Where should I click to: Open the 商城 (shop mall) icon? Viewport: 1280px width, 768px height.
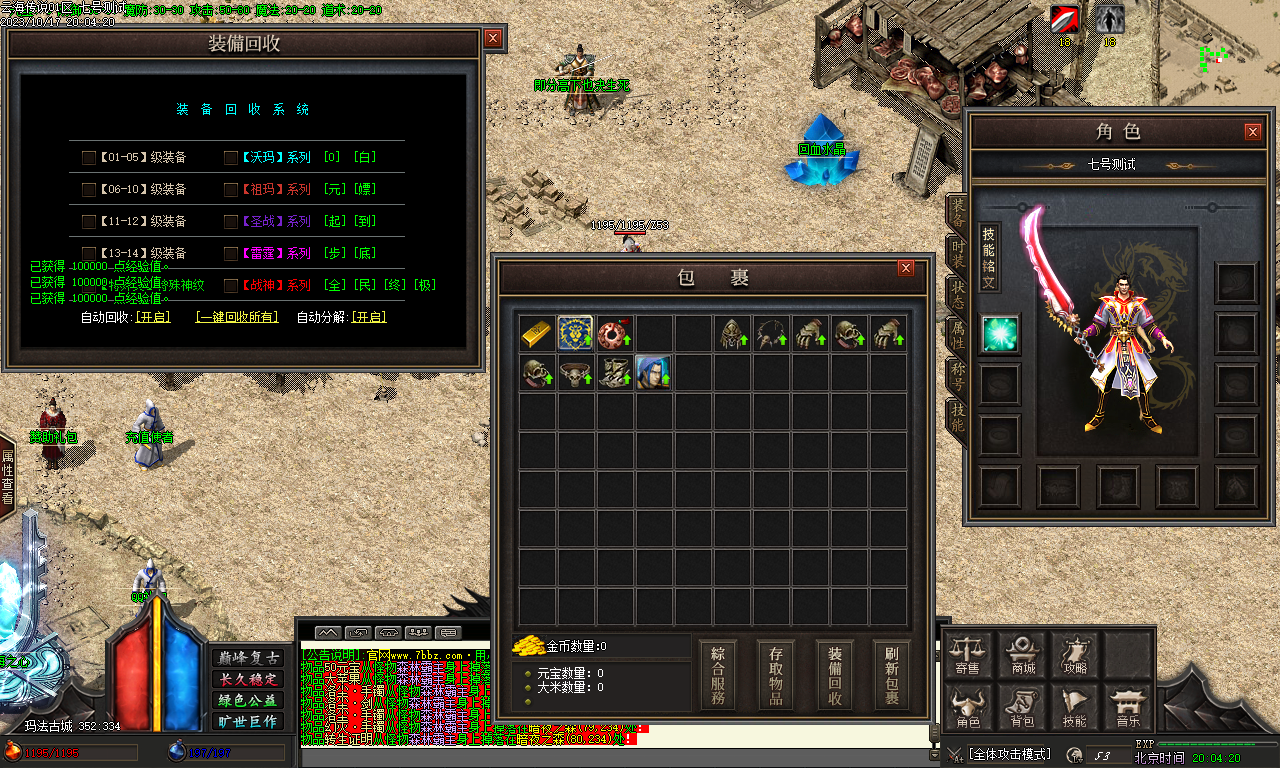pos(1022,655)
